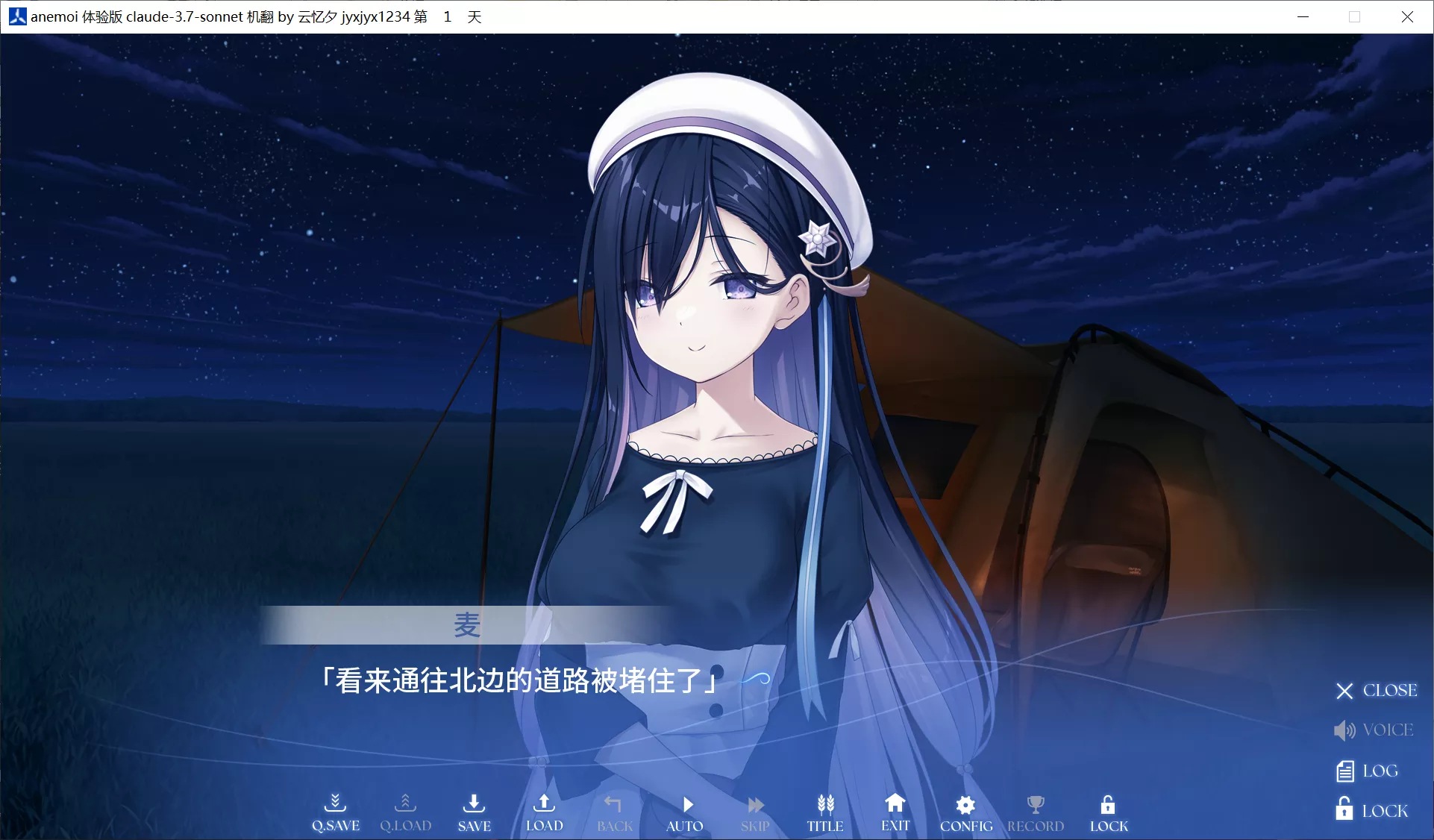
Task: Open the CONFIG gear icon
Action: pos(965,808)
